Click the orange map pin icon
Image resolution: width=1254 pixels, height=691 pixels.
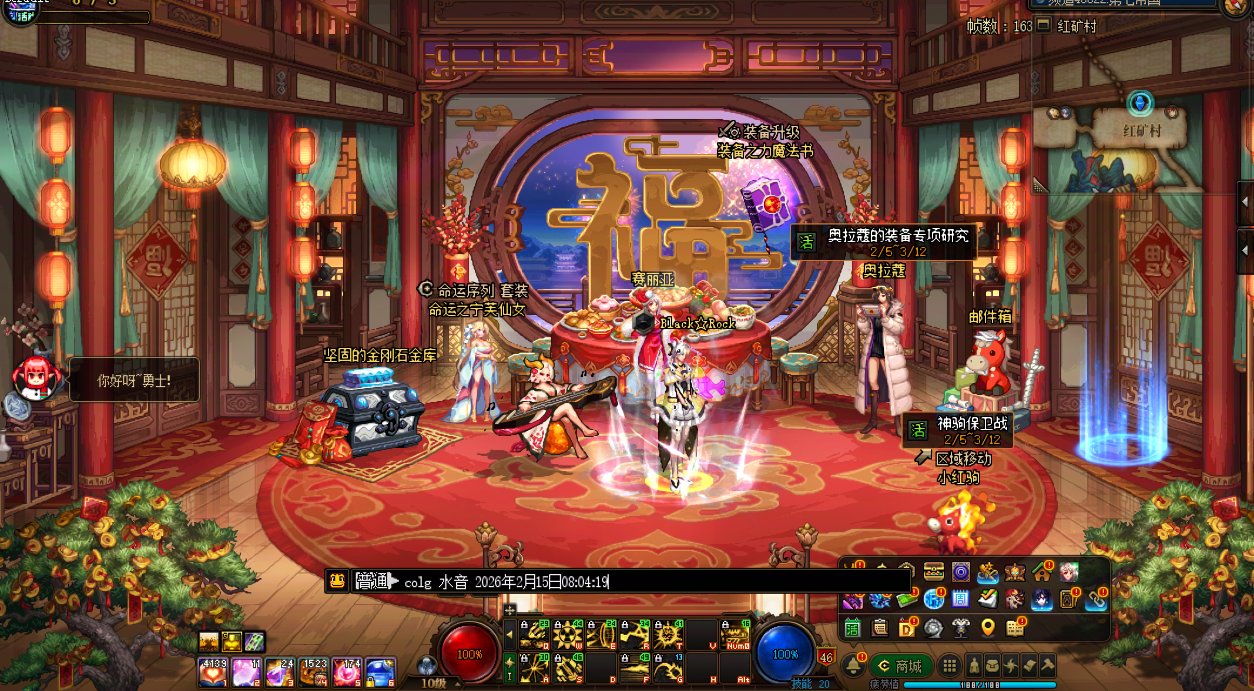988,627
